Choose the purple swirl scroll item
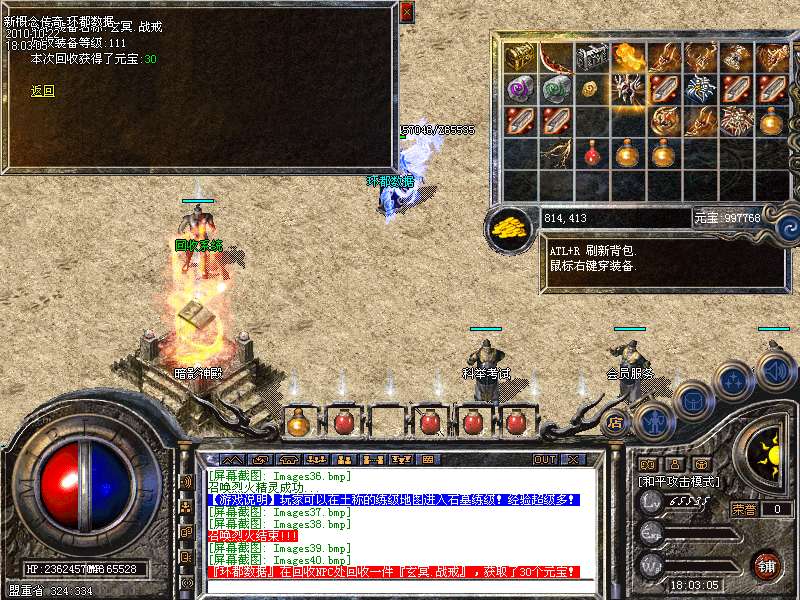This screenshot has width=800, height=600. coord(519,90)
